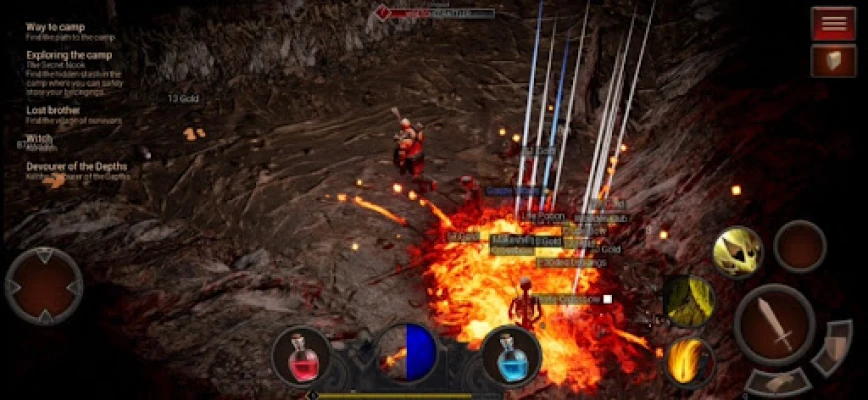
Task: Select the "Way to camp" quest
Action: coord(55,27)
